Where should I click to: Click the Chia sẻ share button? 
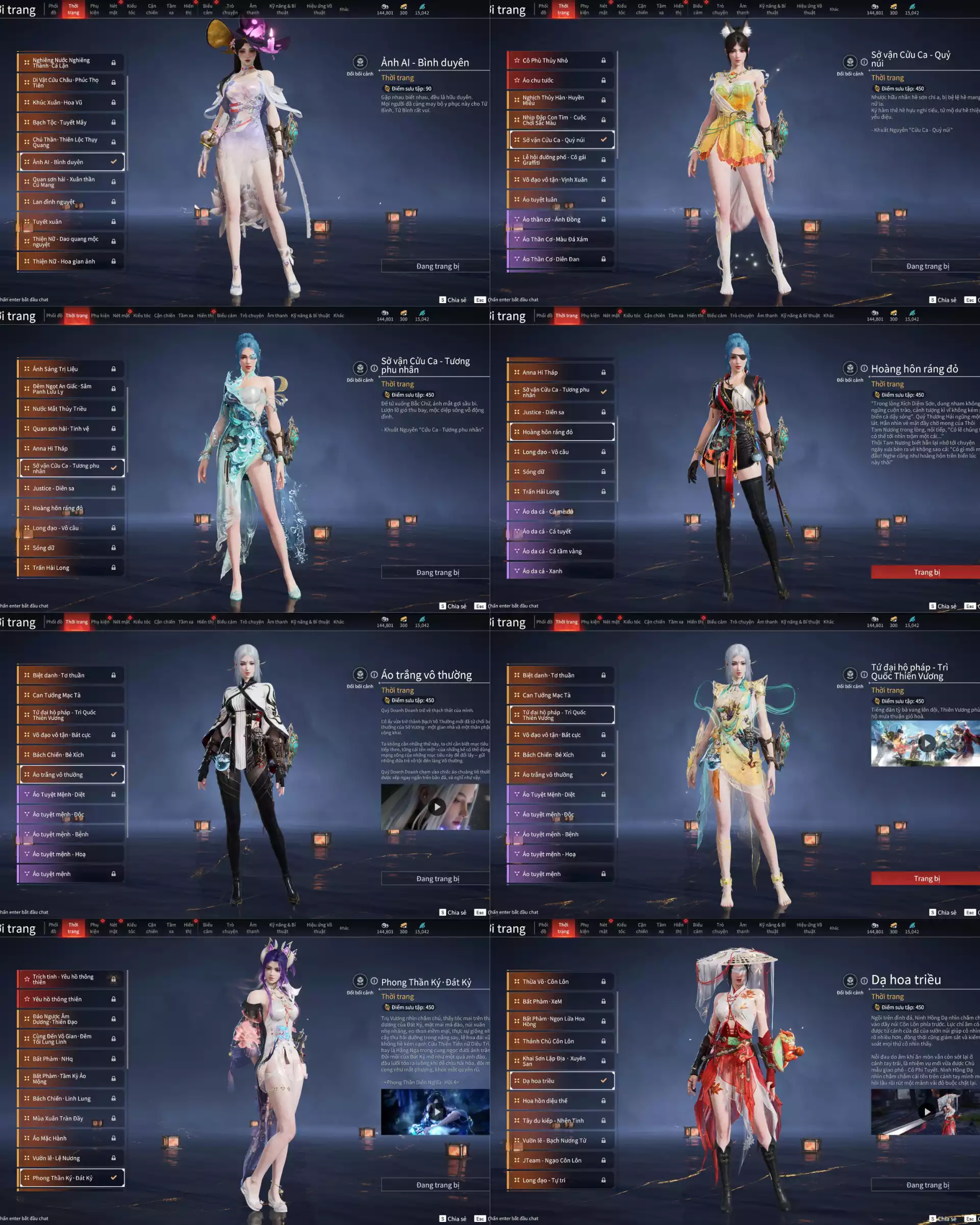pyautogui.click(x=454, y=299)
